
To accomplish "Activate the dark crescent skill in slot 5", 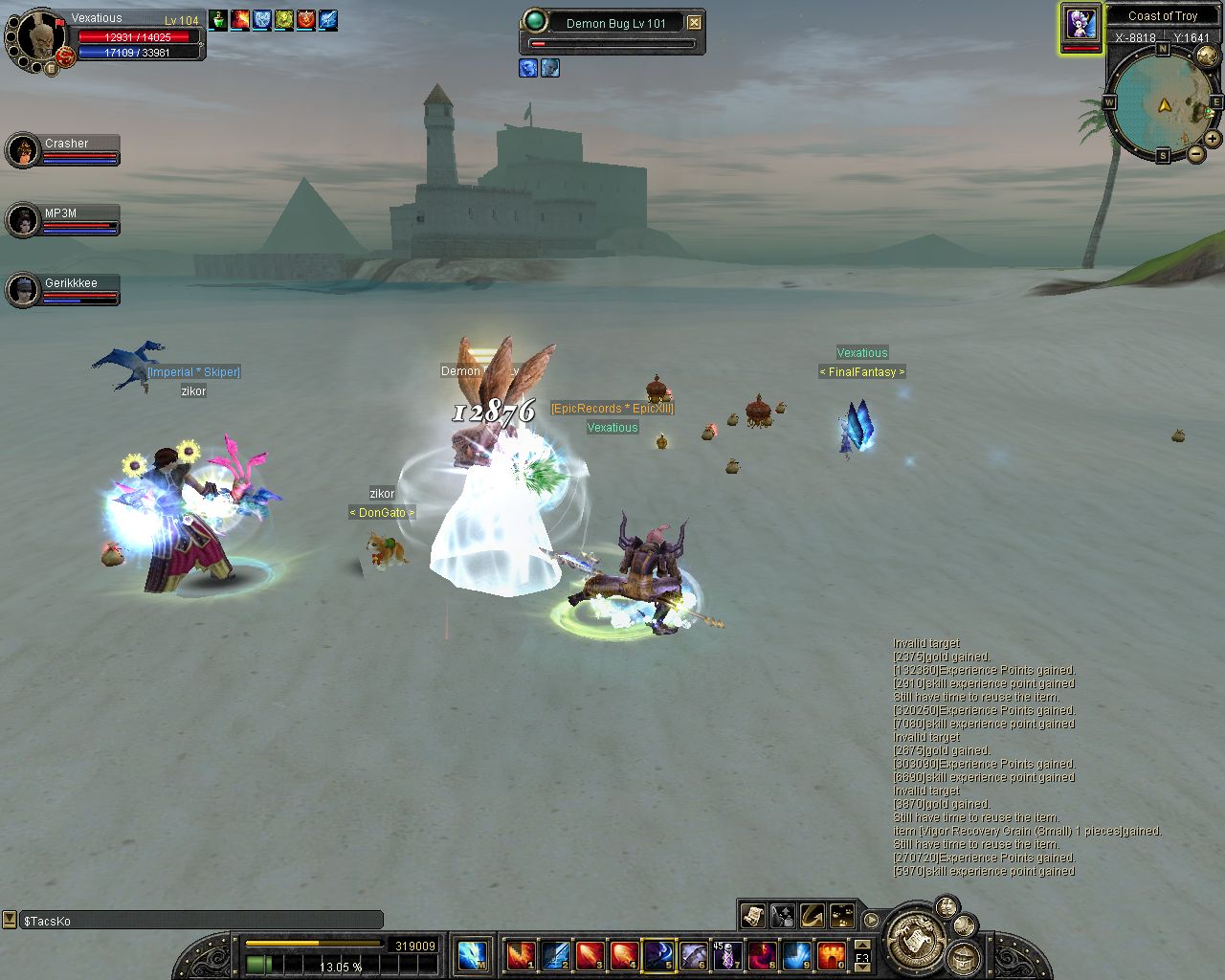I will tap(658, 955).
